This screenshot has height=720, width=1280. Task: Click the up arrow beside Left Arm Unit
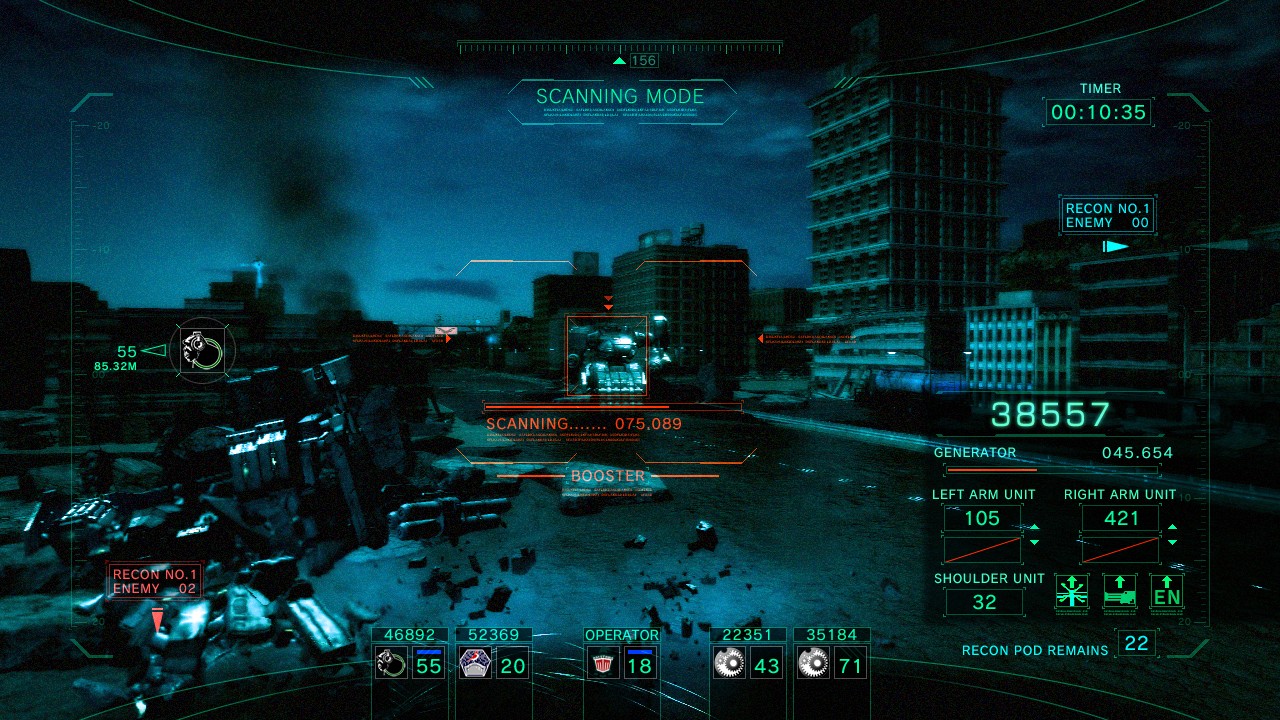pyautogui.click(x=1034, y=528)
